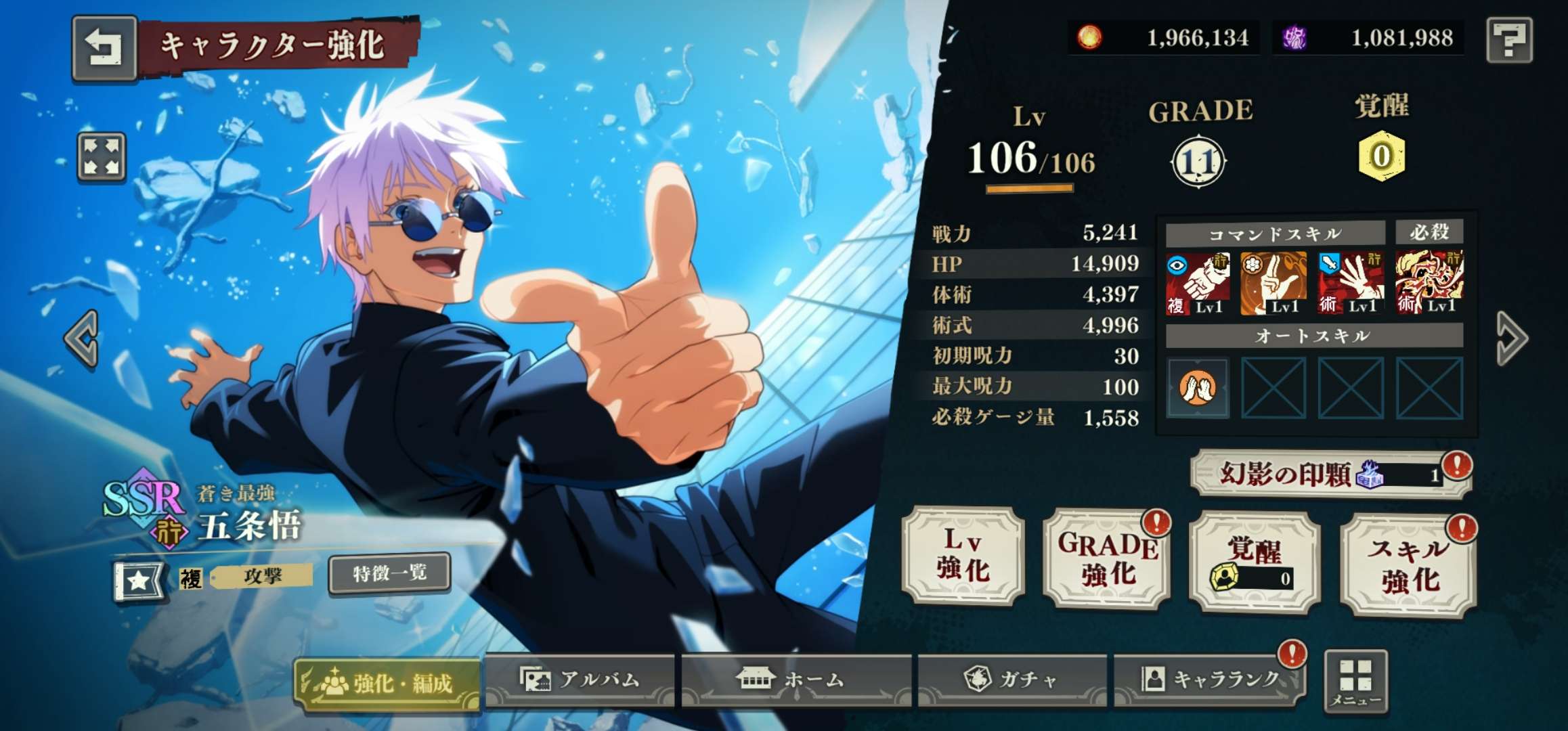The height and width of the screenshot is (731, 1568).
Task: Open the 覚醒 awakening button
Action: pyautogui.click(x=1254, y=562)
